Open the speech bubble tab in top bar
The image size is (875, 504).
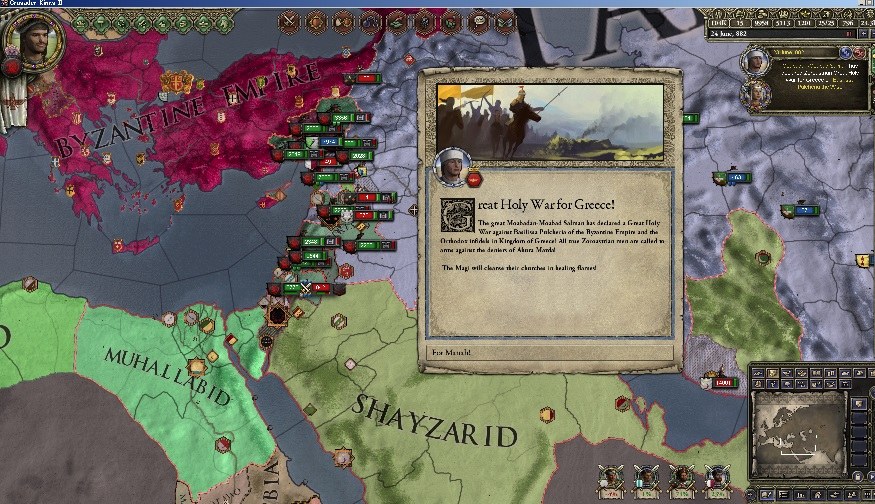click(478, 19)
